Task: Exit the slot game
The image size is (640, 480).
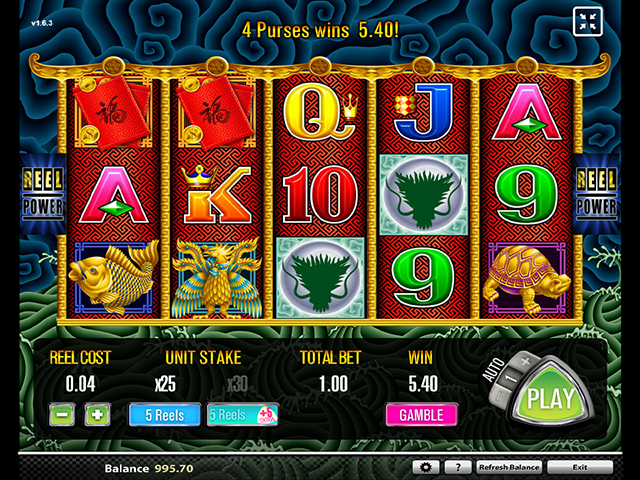Action: coord(580,467)
